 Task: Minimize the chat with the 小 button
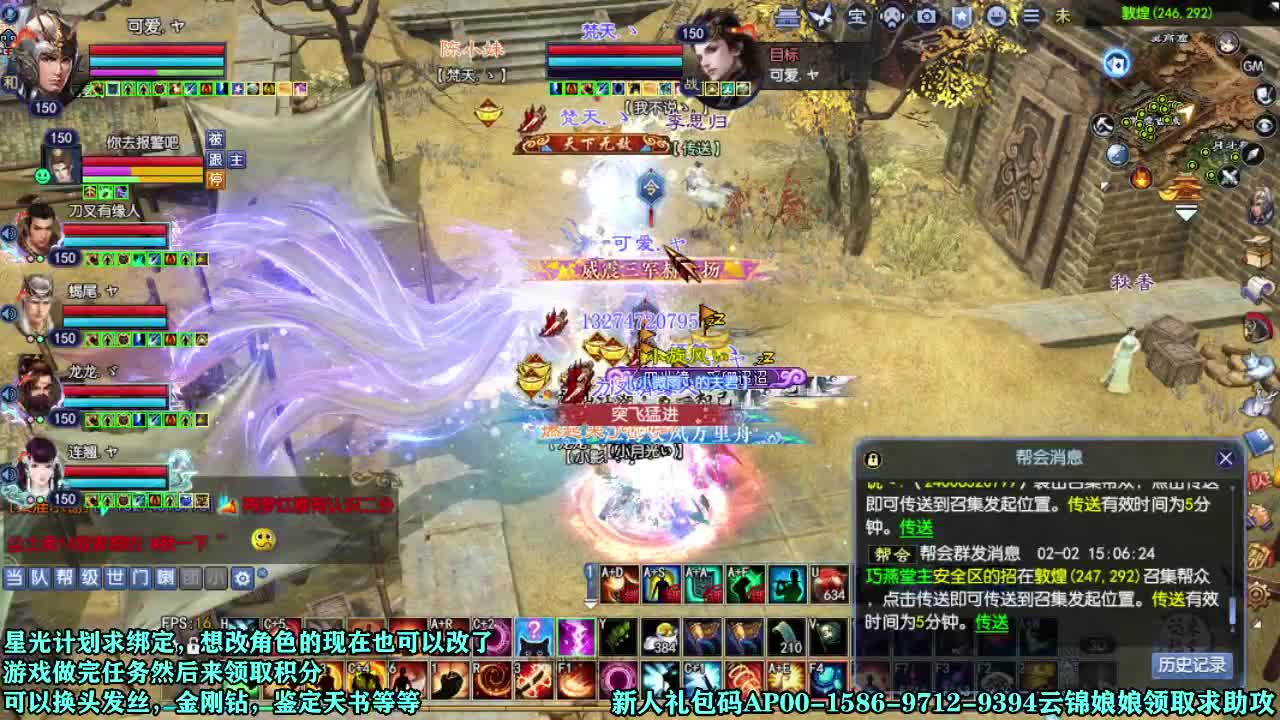[215, 578]
